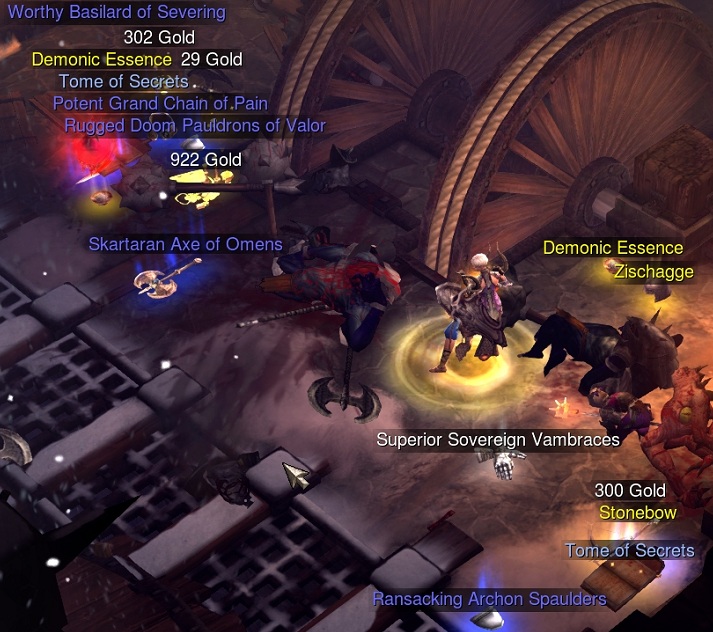Click the Zischagge item label
Image resolution: width=713 pixels, height=632 pixels.
653,272
